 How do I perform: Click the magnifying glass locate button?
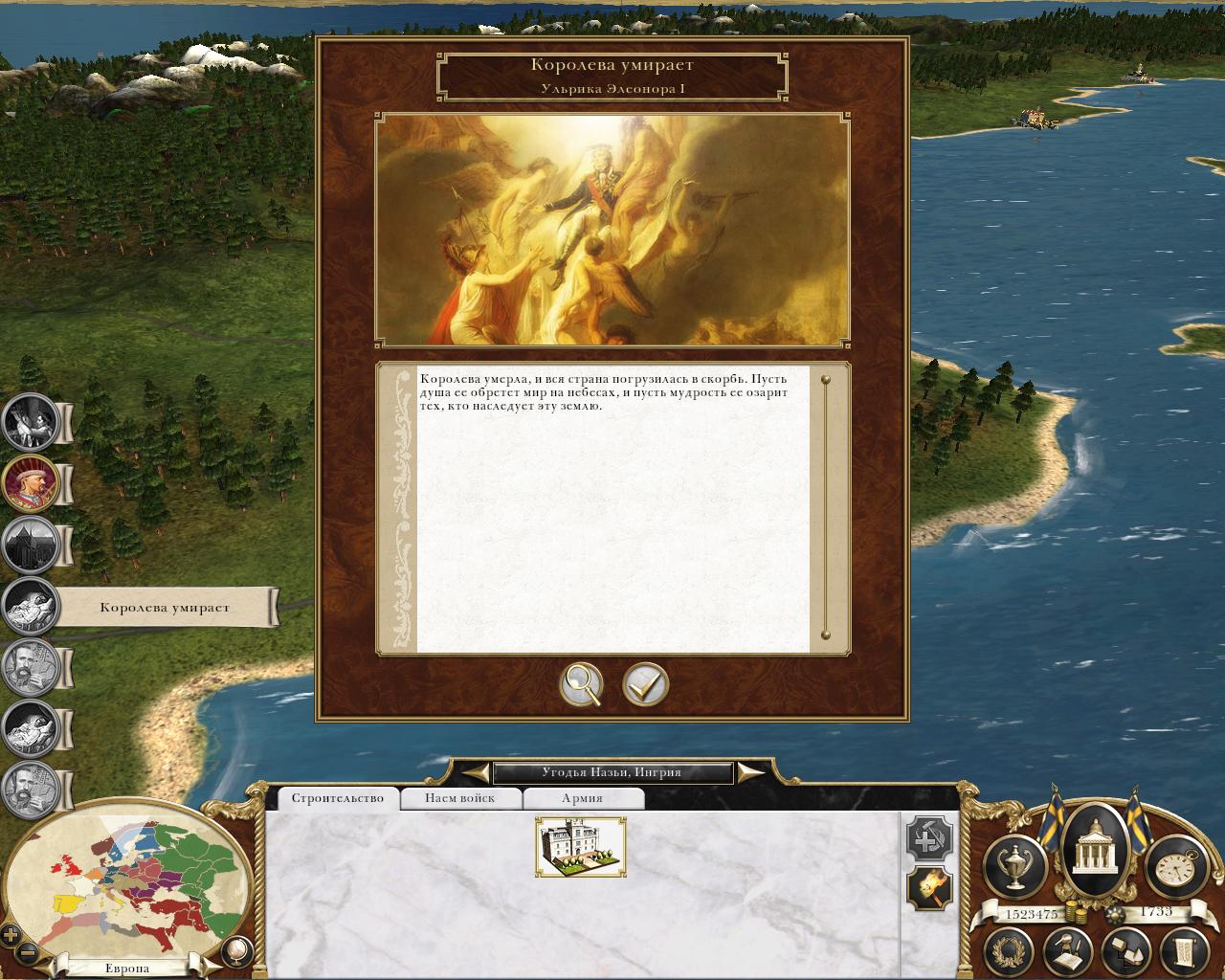[x=582, y=684]
